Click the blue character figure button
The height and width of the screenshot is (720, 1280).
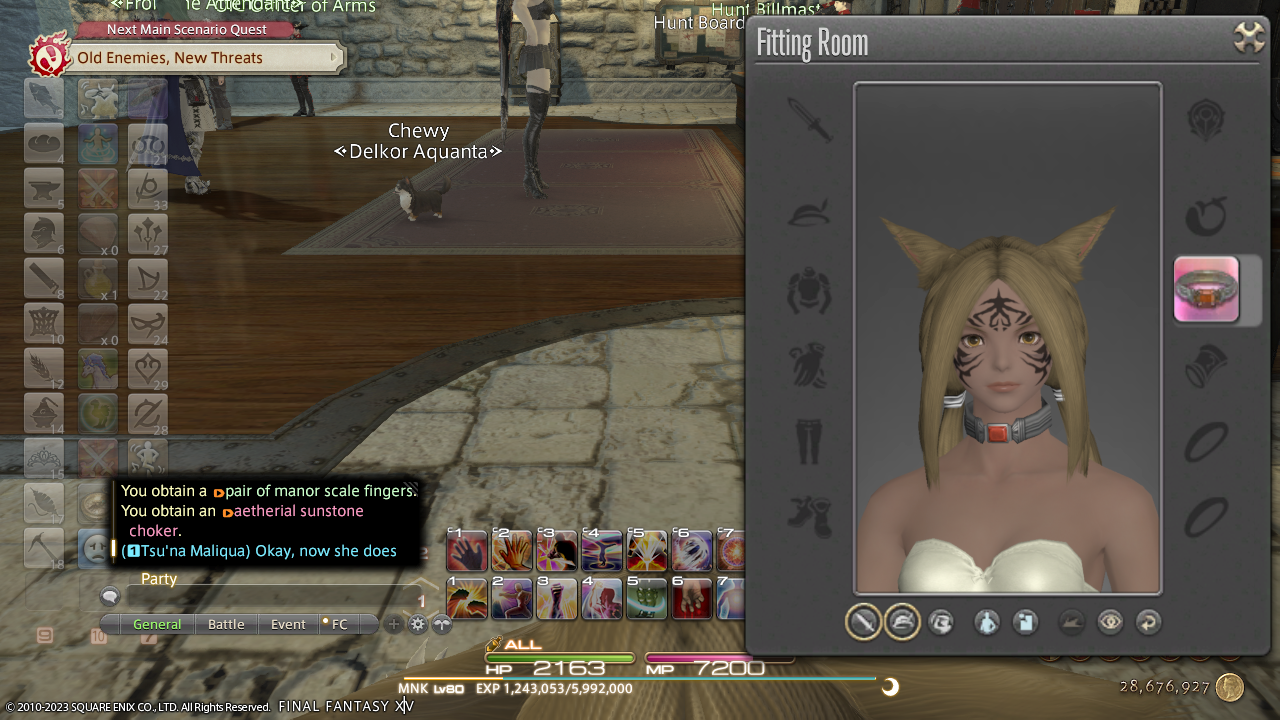[987, 623]
